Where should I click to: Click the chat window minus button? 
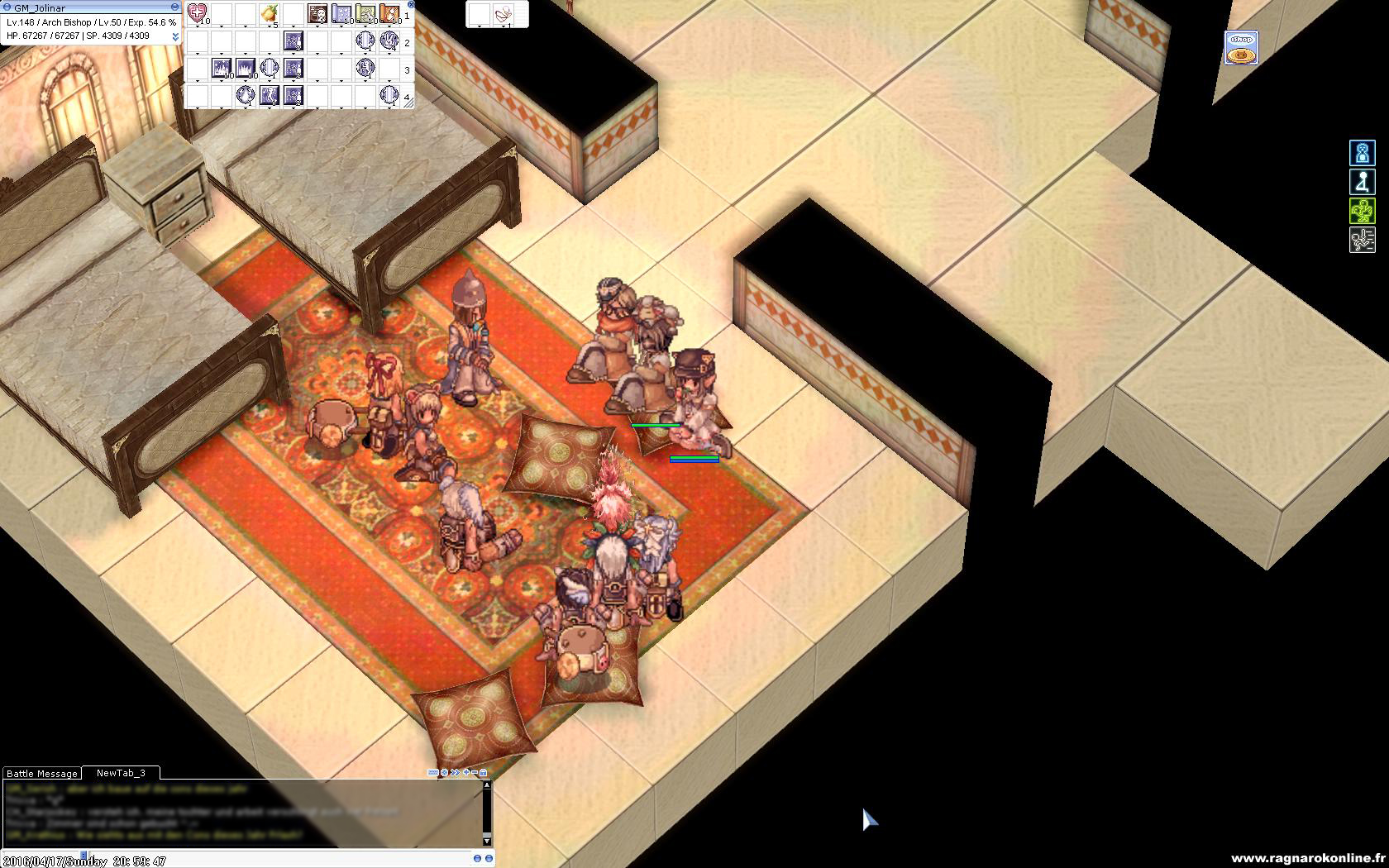point(475,773)
